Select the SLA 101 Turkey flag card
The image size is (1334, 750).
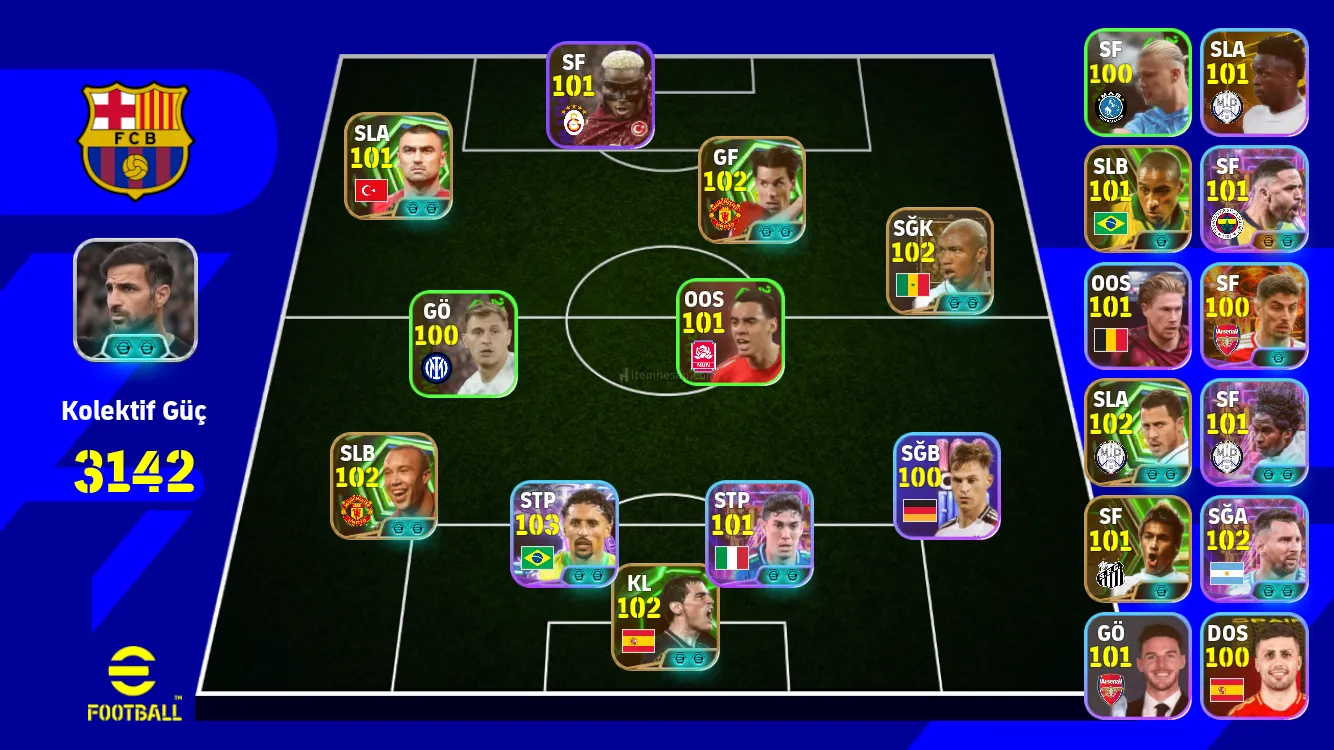coord(398,166)
